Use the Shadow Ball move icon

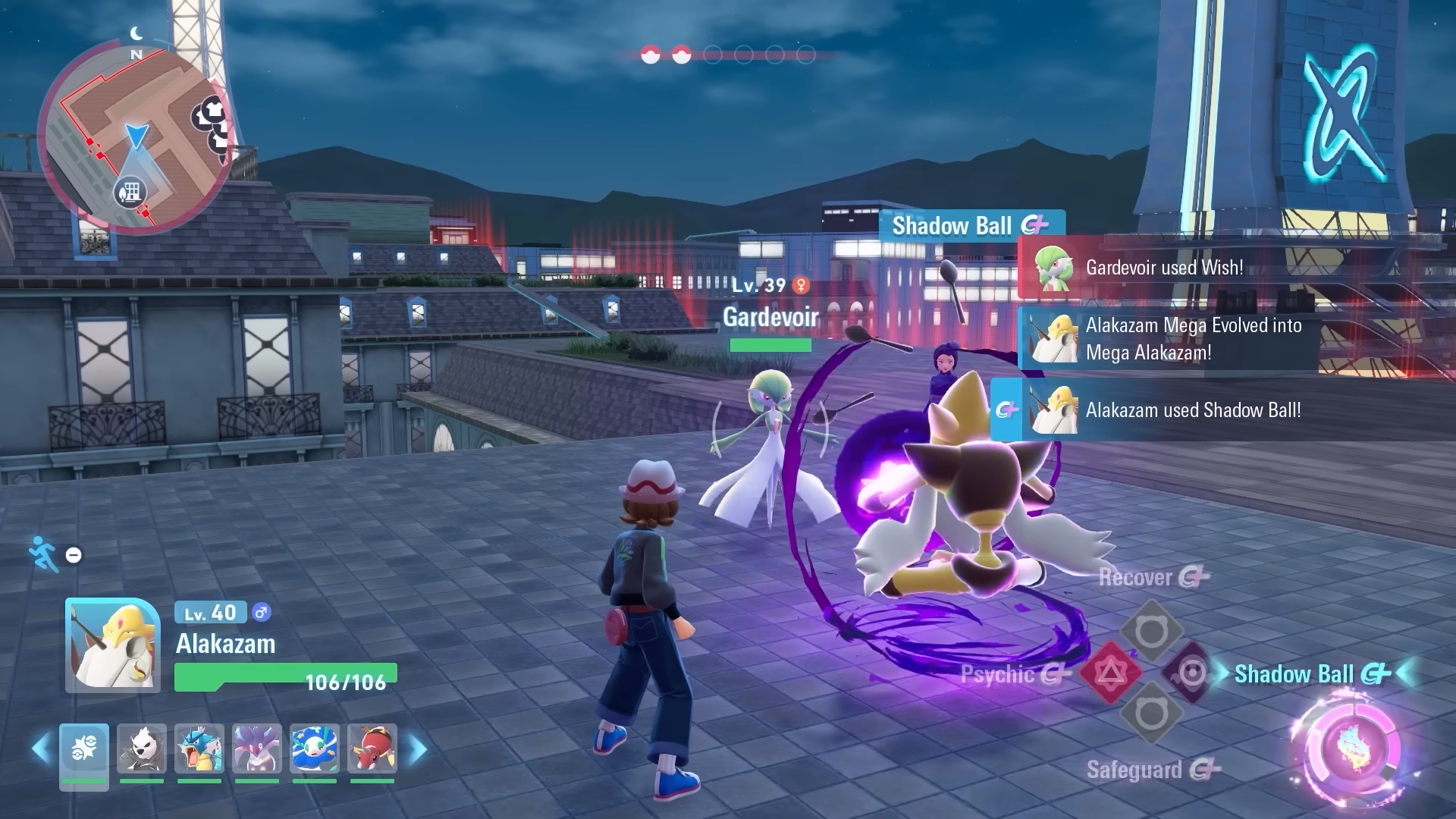point(1191,673)
